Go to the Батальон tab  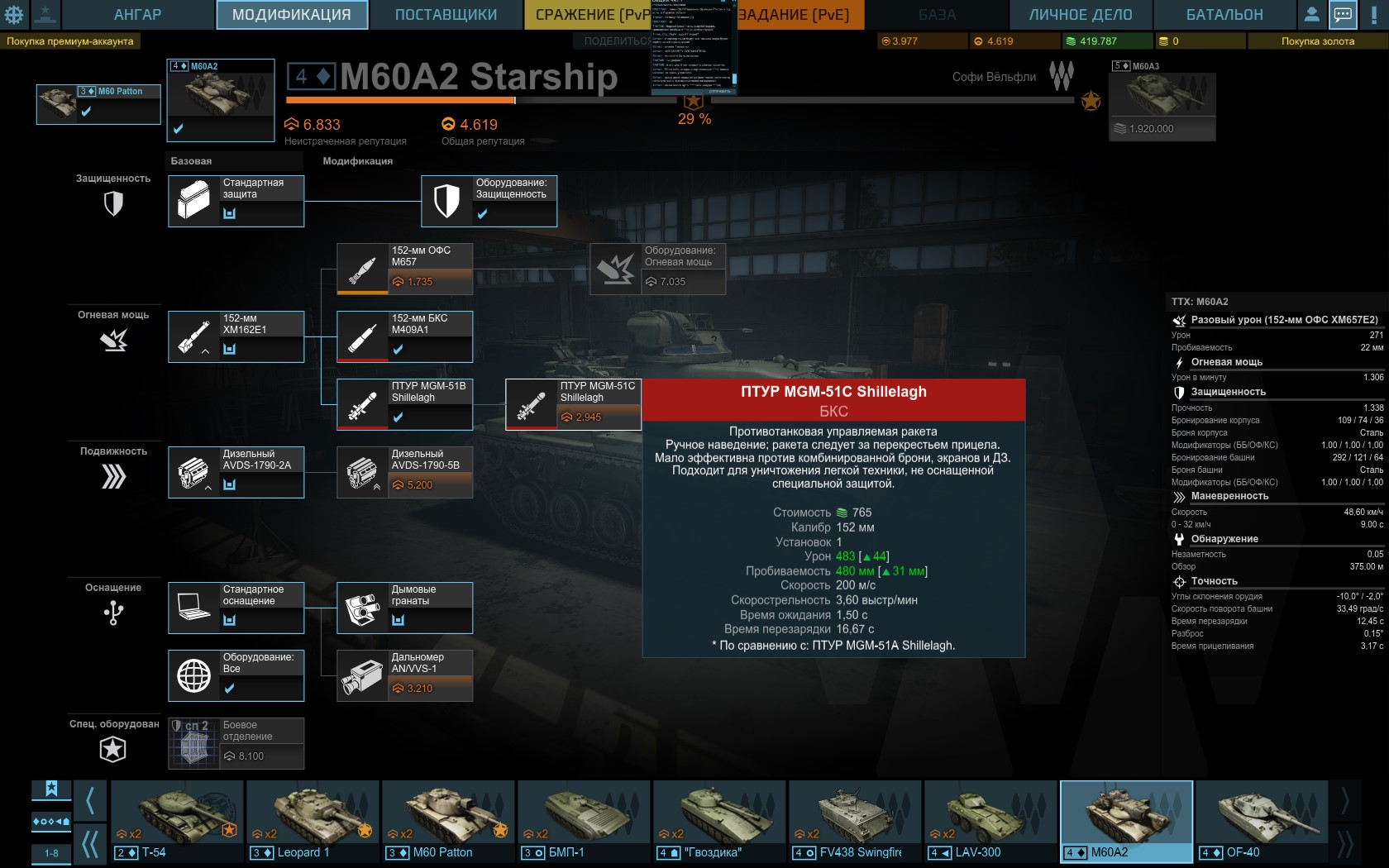click(1224, 15)
